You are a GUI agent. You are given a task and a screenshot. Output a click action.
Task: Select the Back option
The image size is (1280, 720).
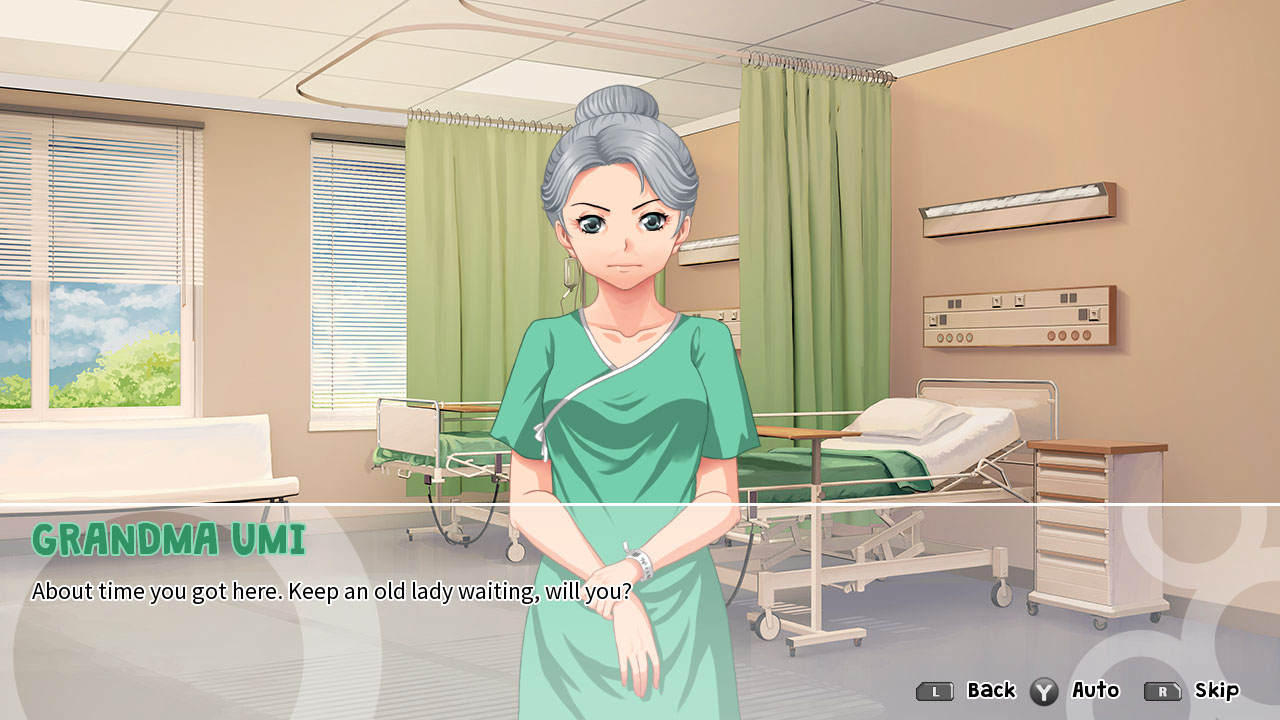point(990,690)
